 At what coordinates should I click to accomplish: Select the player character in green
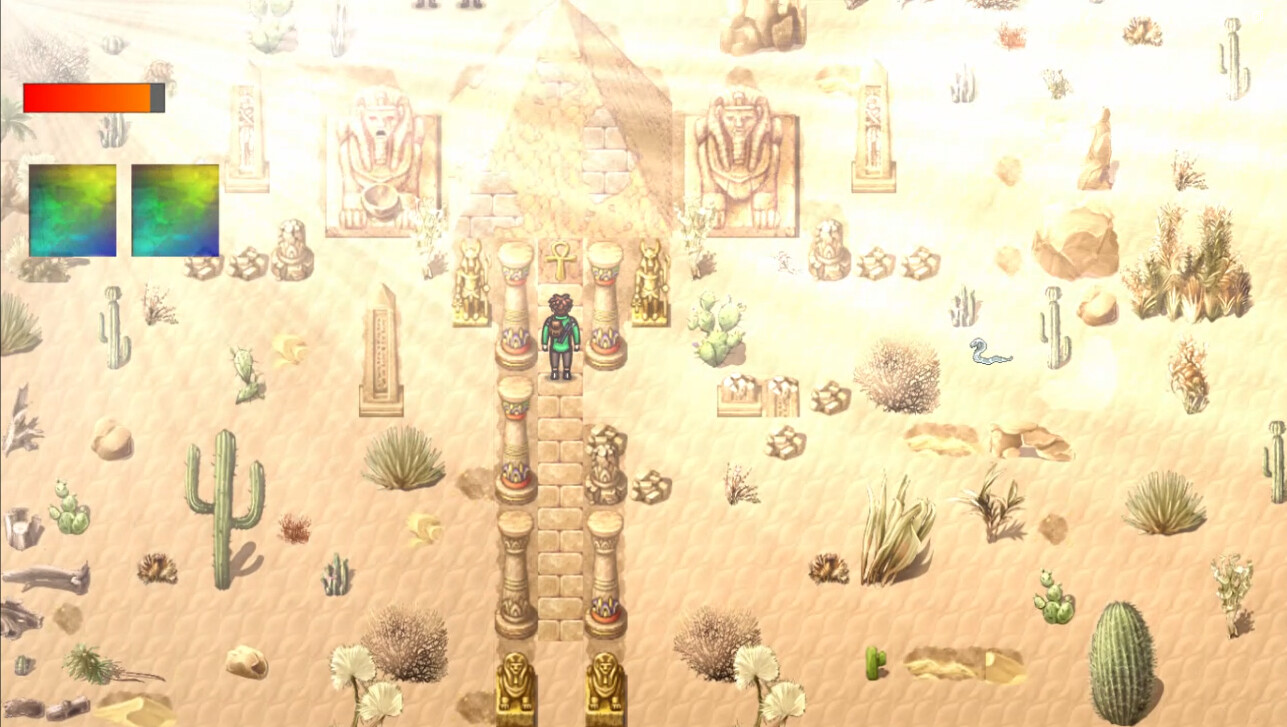pyautogui.click(x=560, y=330)
